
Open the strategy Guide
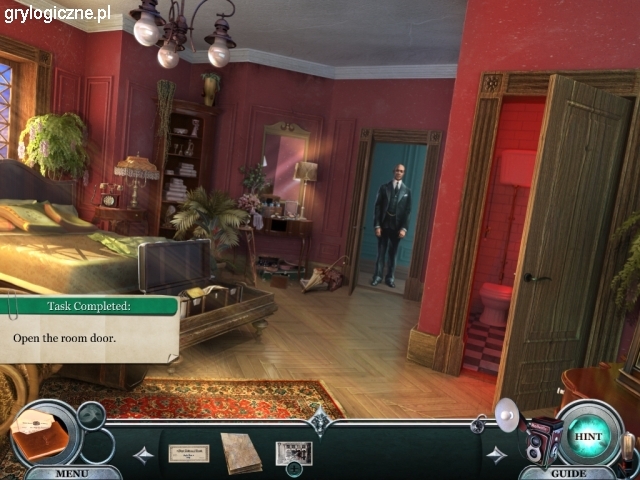point(568,472)
